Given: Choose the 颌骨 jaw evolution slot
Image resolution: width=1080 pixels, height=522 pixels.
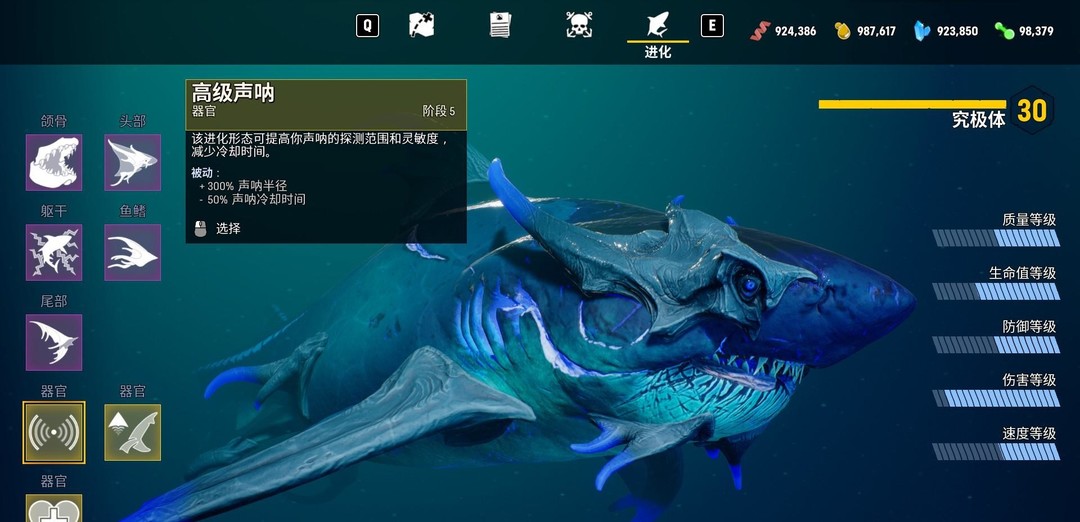Looking at the screenshot, I should click(x=54, y=162).
